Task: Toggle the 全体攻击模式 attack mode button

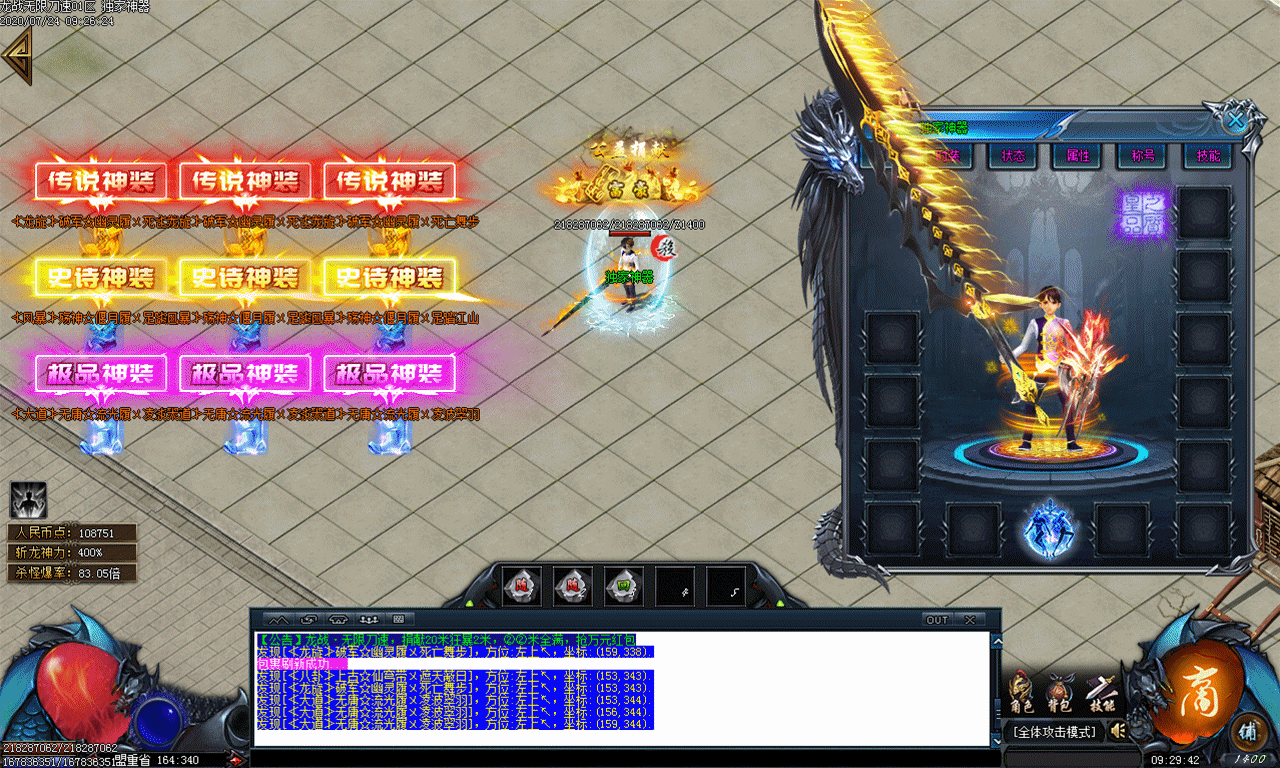Action: [1055, 732]
